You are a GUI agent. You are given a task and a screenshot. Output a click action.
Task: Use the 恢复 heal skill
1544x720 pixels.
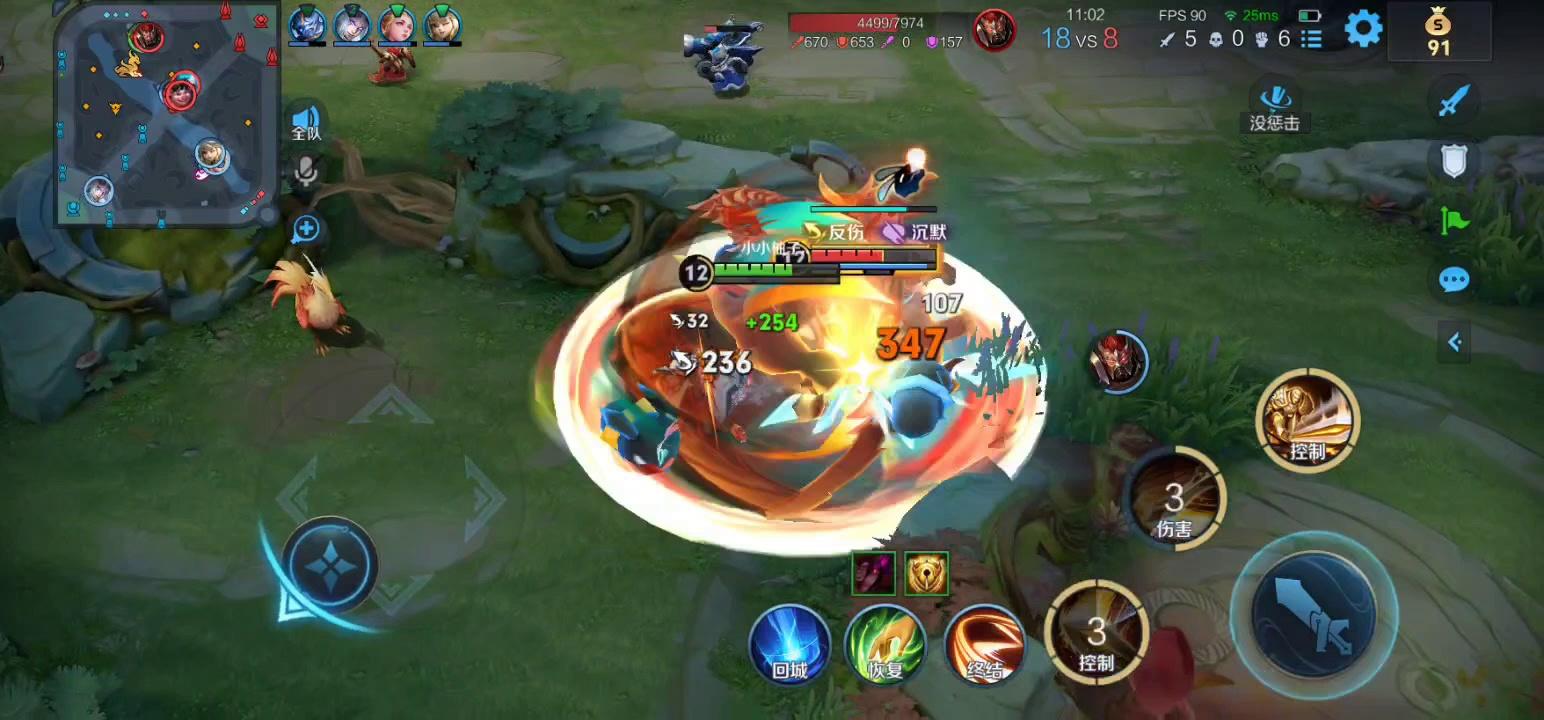click(885, 645)
